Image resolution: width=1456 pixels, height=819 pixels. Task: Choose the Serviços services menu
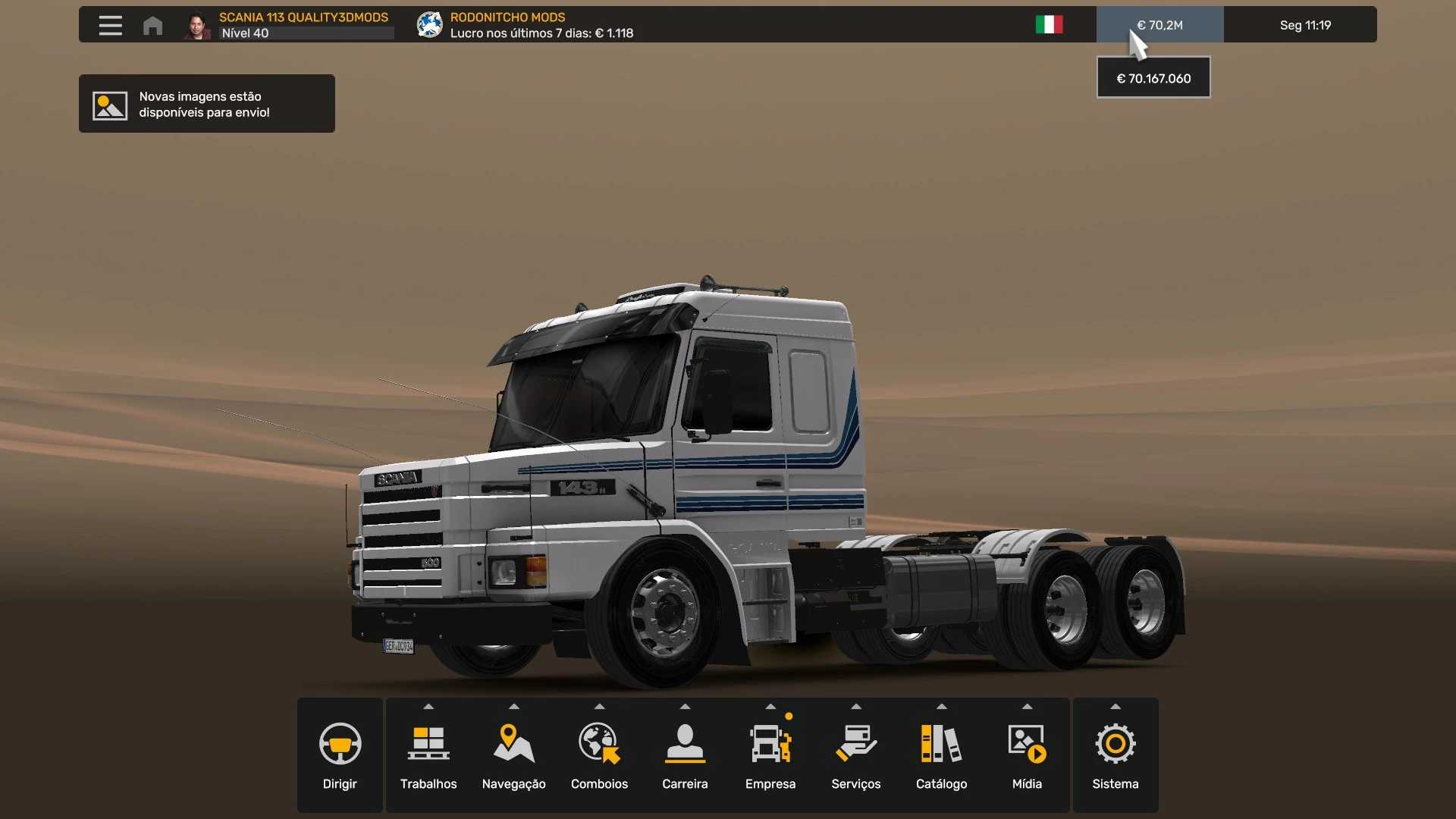pos(856,755)
